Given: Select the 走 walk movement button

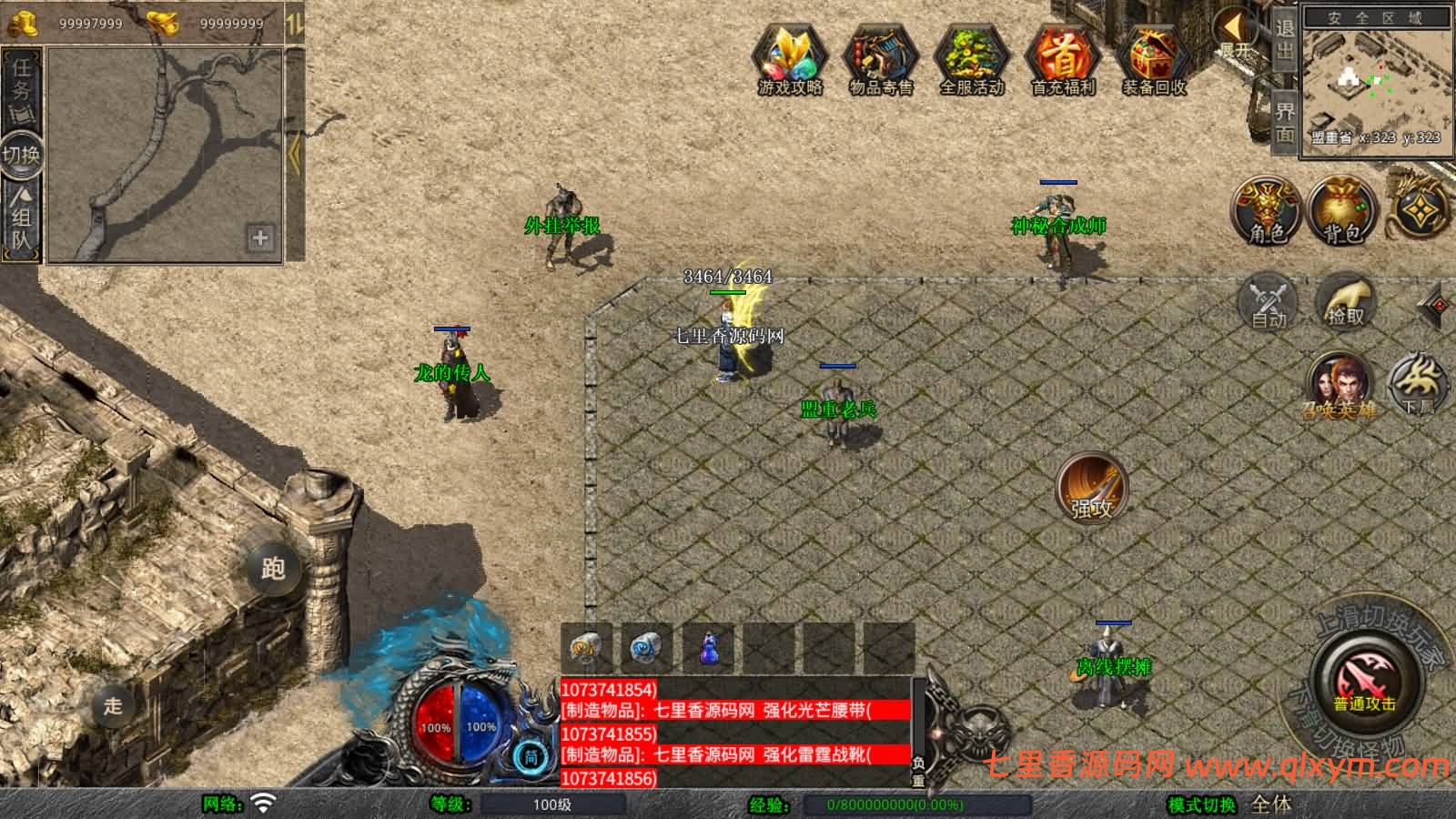Looking at the screenshot, I should coord(113,705).
